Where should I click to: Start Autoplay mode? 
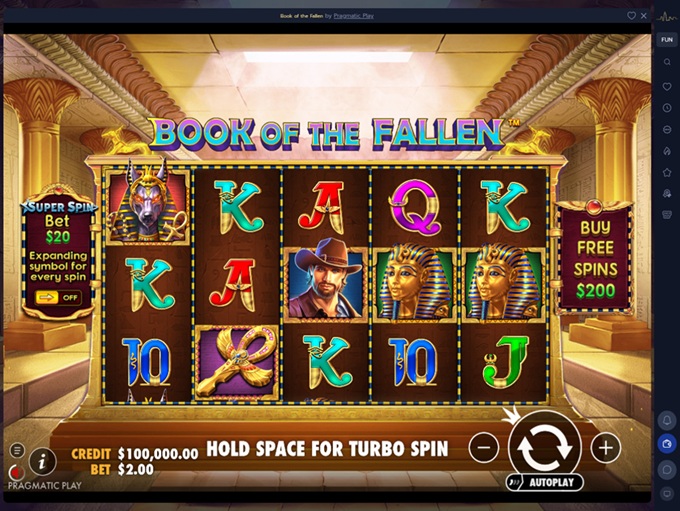pos(546,482)
